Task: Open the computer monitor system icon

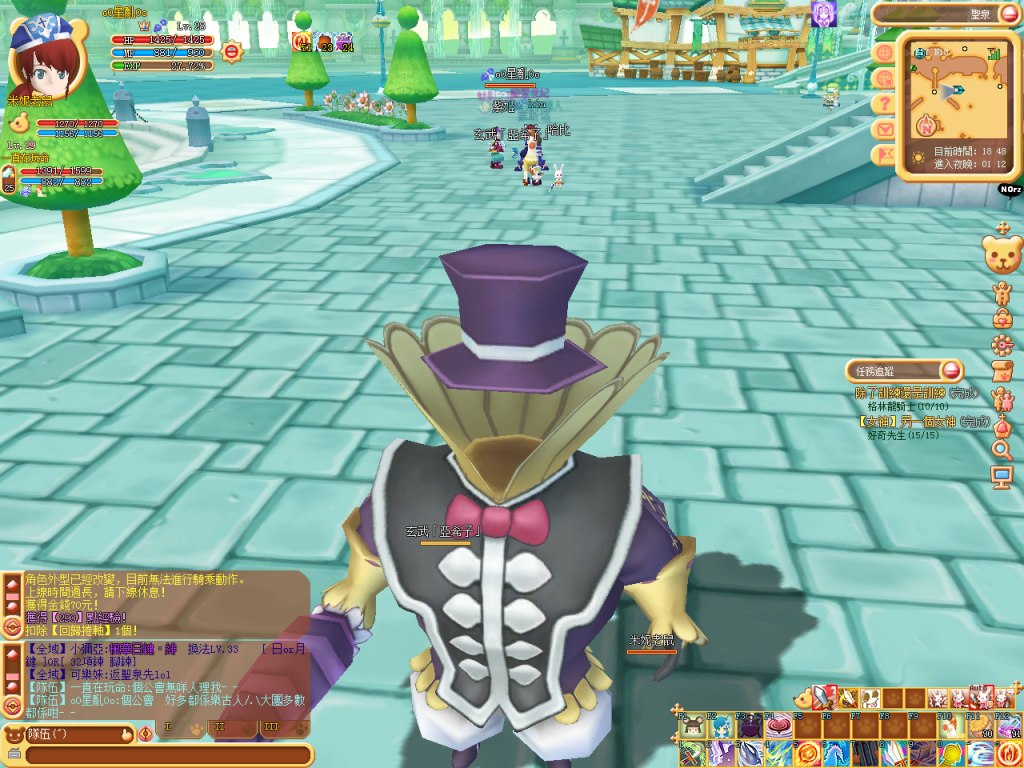Action: pos(1001,478)
